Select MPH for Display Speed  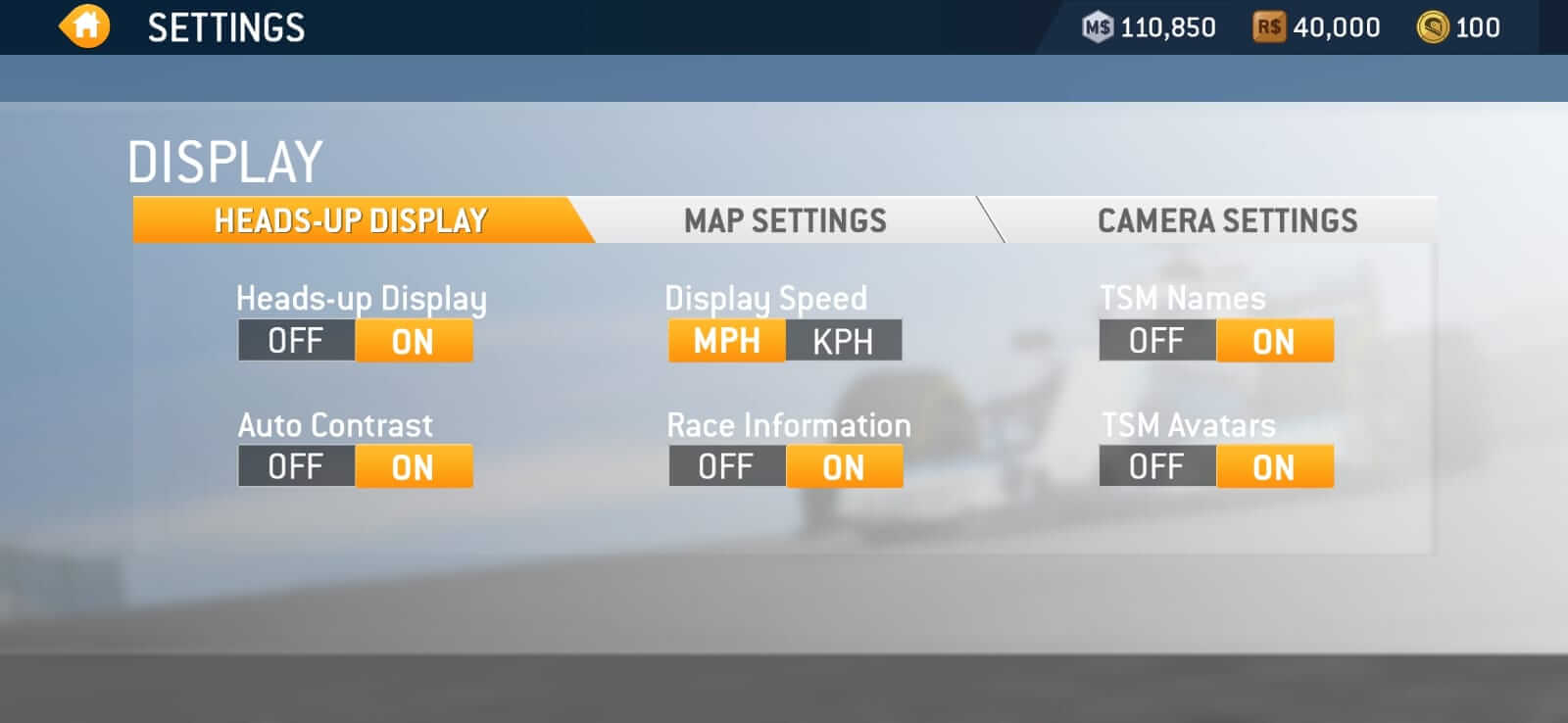726,341
